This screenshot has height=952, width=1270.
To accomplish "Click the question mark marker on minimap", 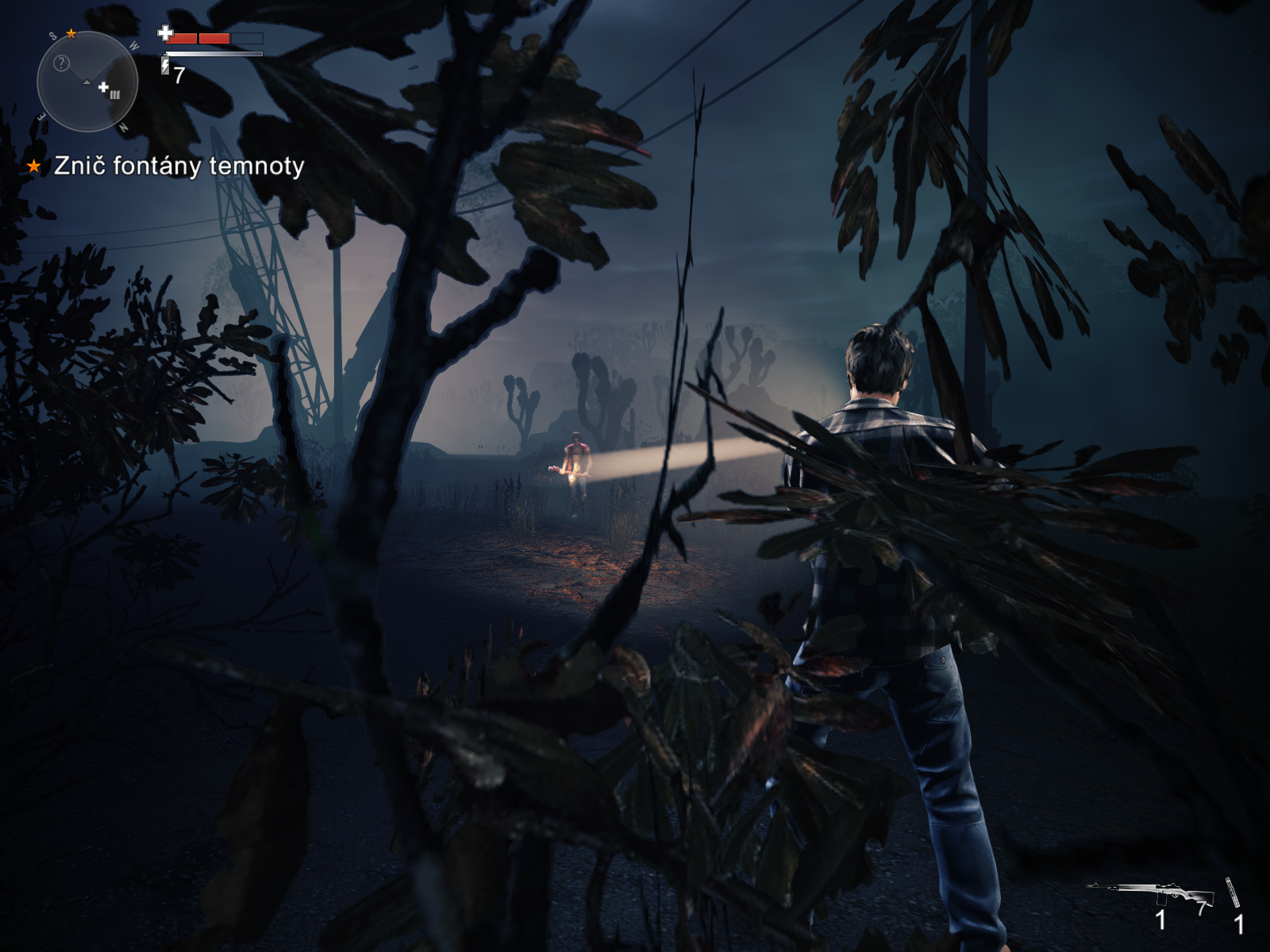I will [x=61, y=63].
